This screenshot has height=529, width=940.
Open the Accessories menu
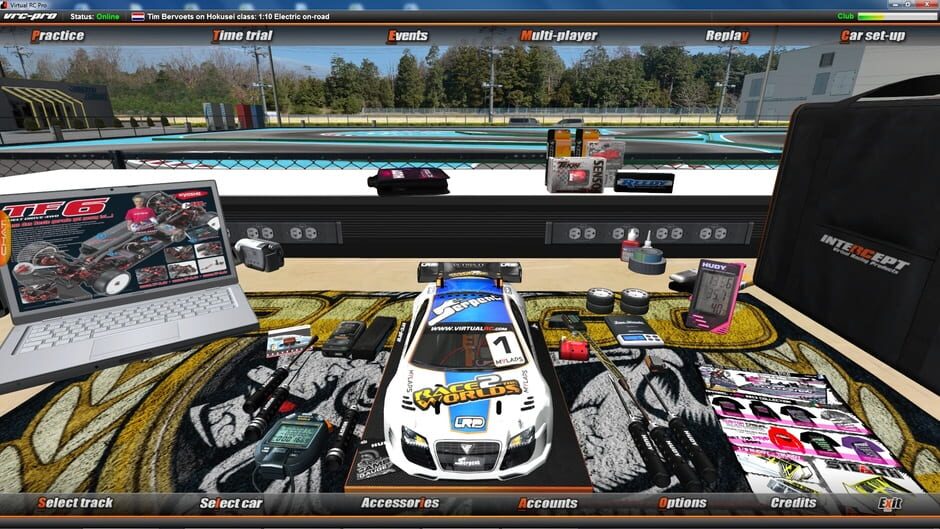tap(399, 503)
